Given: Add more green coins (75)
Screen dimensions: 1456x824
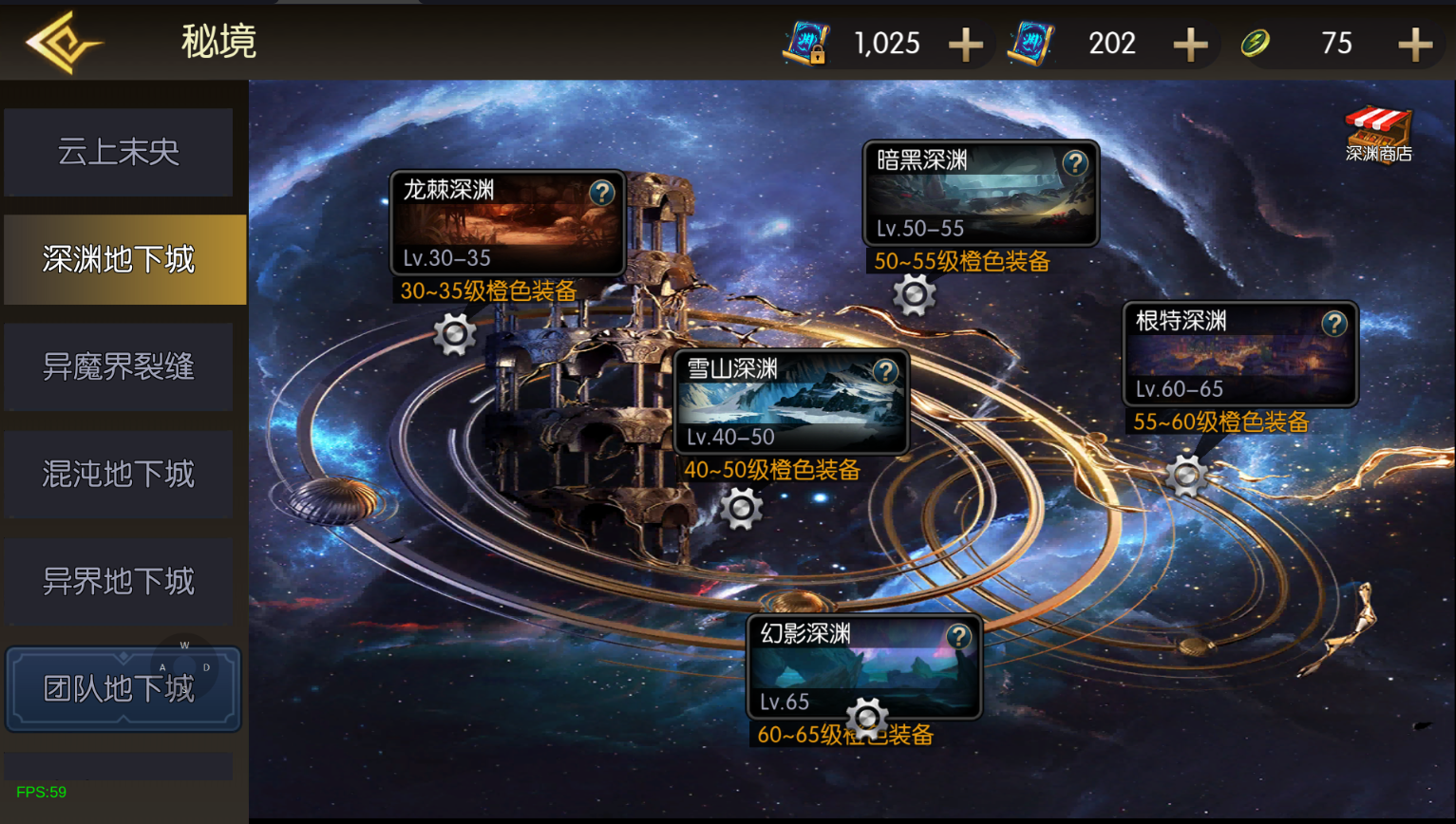Looking at the screenshot, I should point(1415,44).
